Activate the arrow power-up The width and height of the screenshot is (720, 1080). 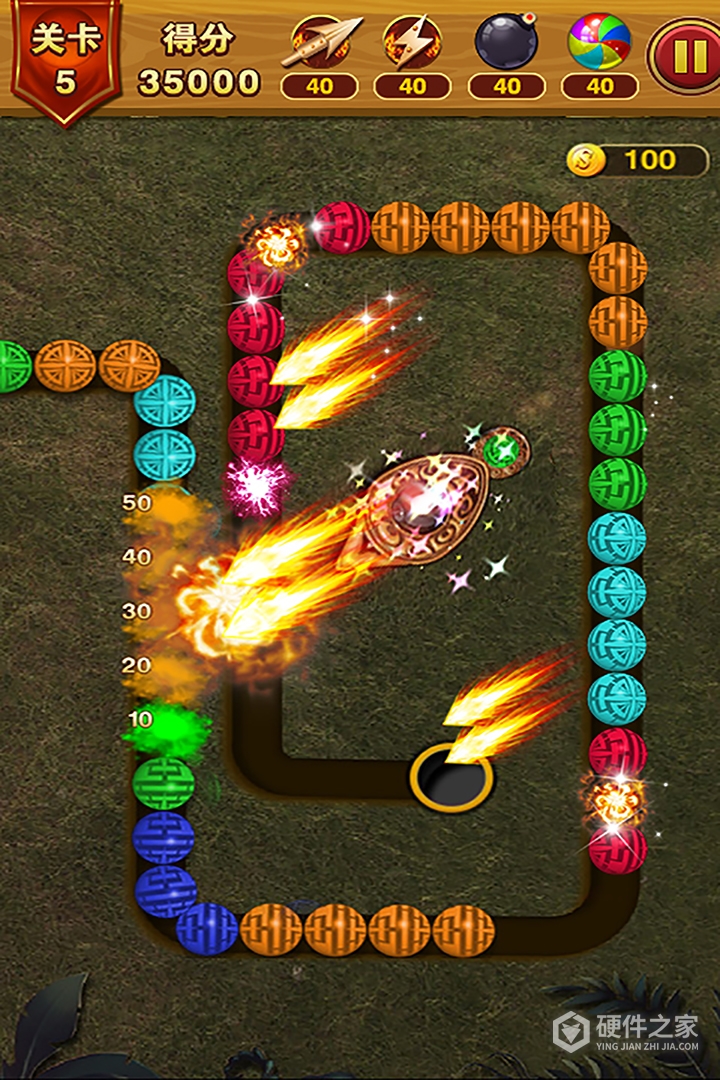pyautogui.click(x=319, y=45)
